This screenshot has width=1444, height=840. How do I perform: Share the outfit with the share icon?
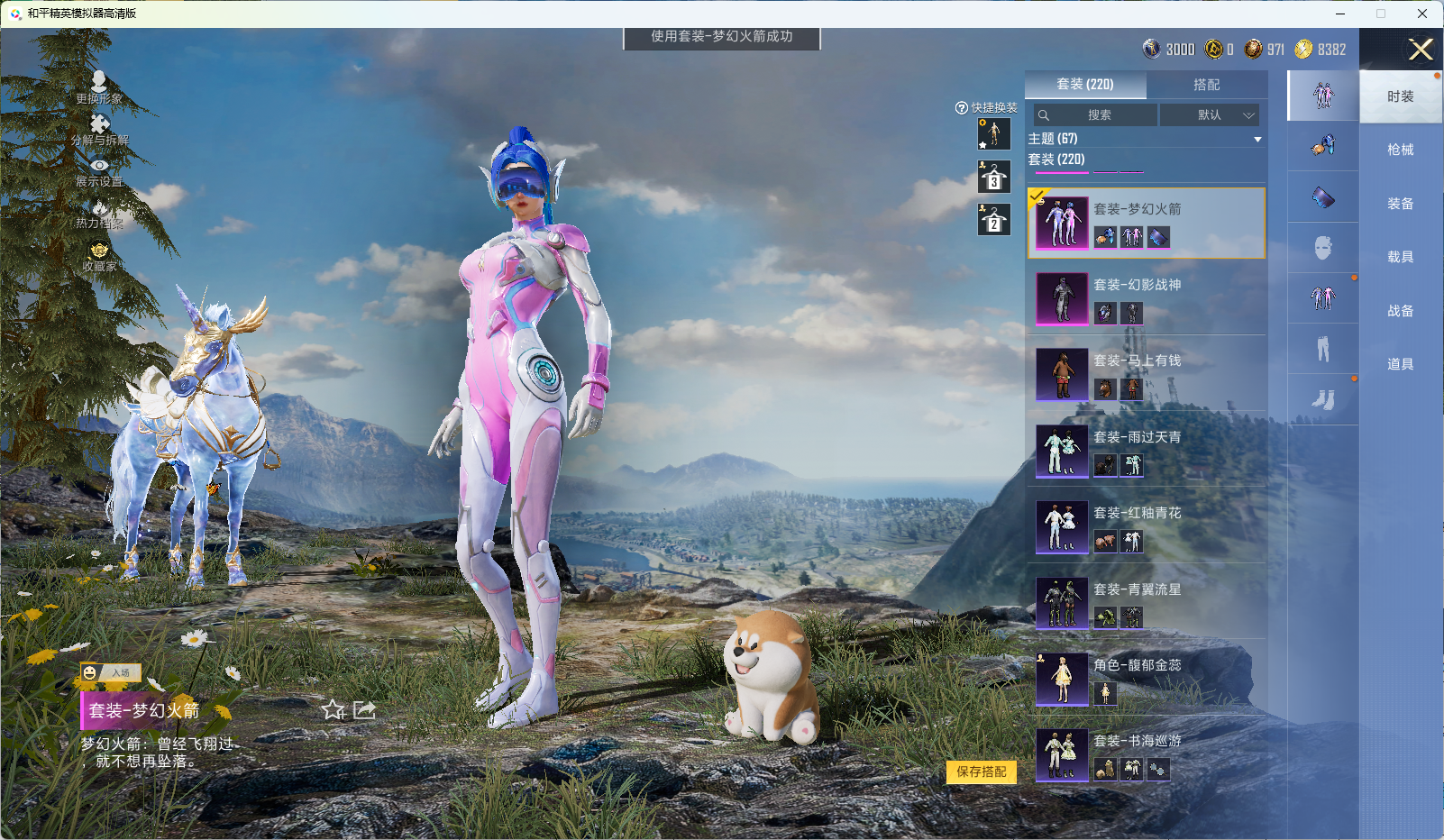[364, 710]
